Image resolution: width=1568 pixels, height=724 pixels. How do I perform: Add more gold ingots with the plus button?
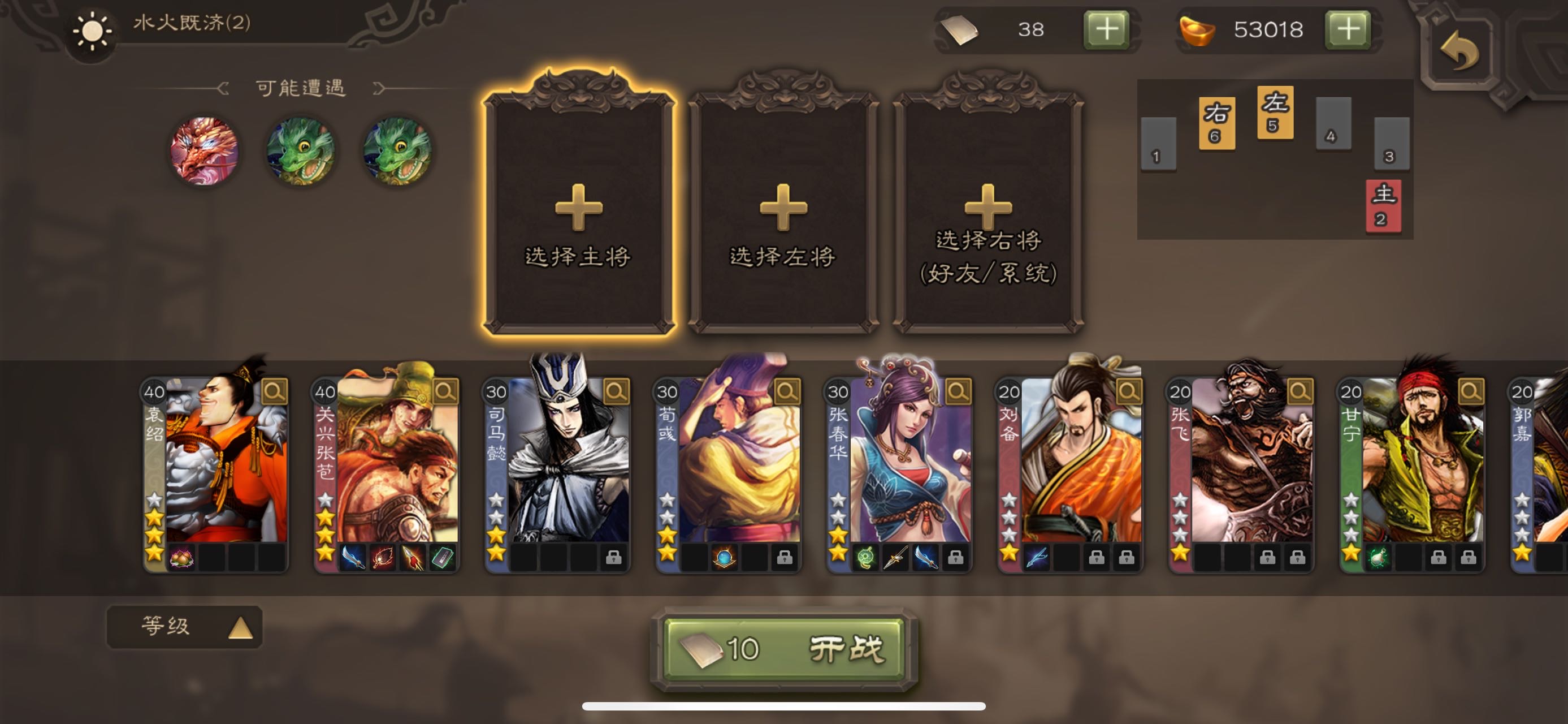pos(1348,29)
